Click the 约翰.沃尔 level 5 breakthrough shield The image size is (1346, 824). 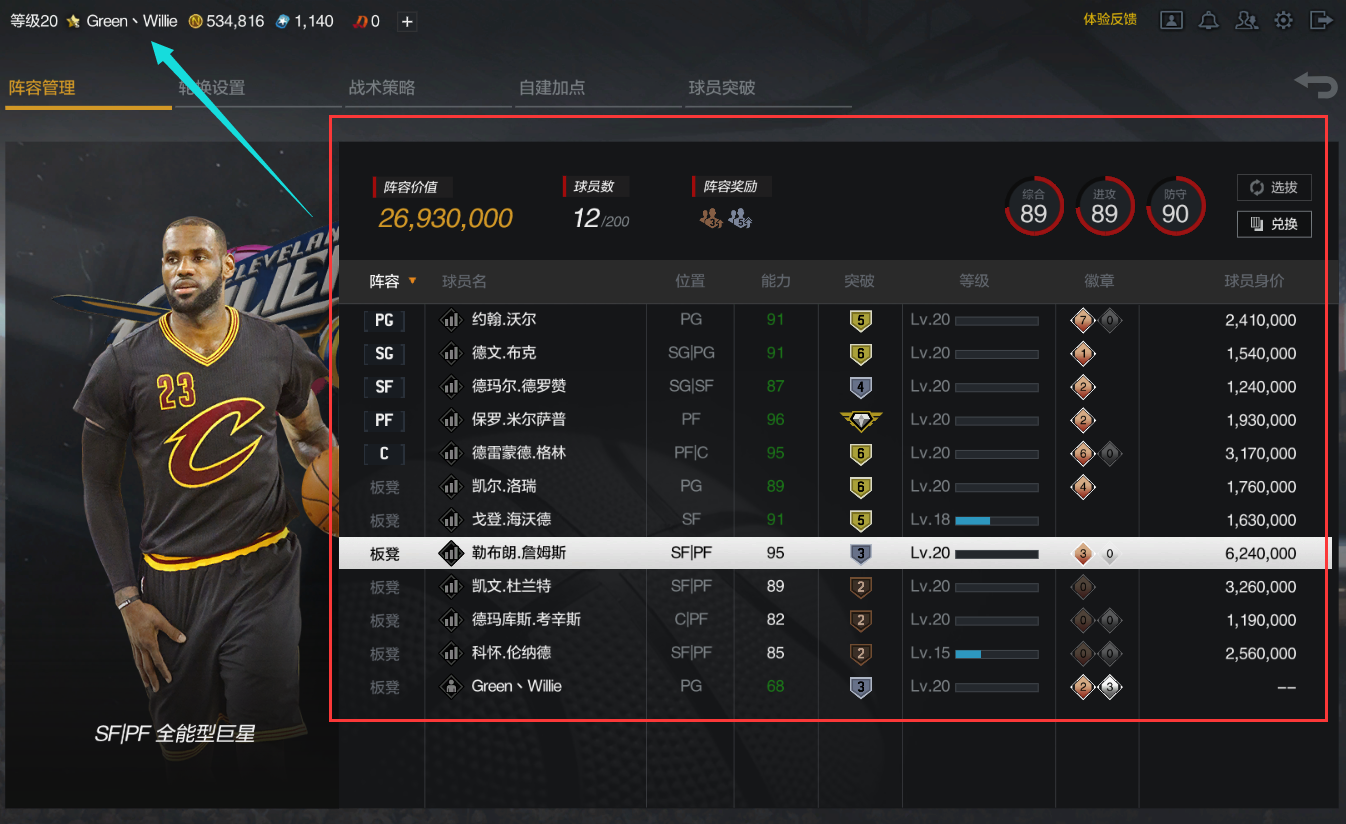coord(860,320)
